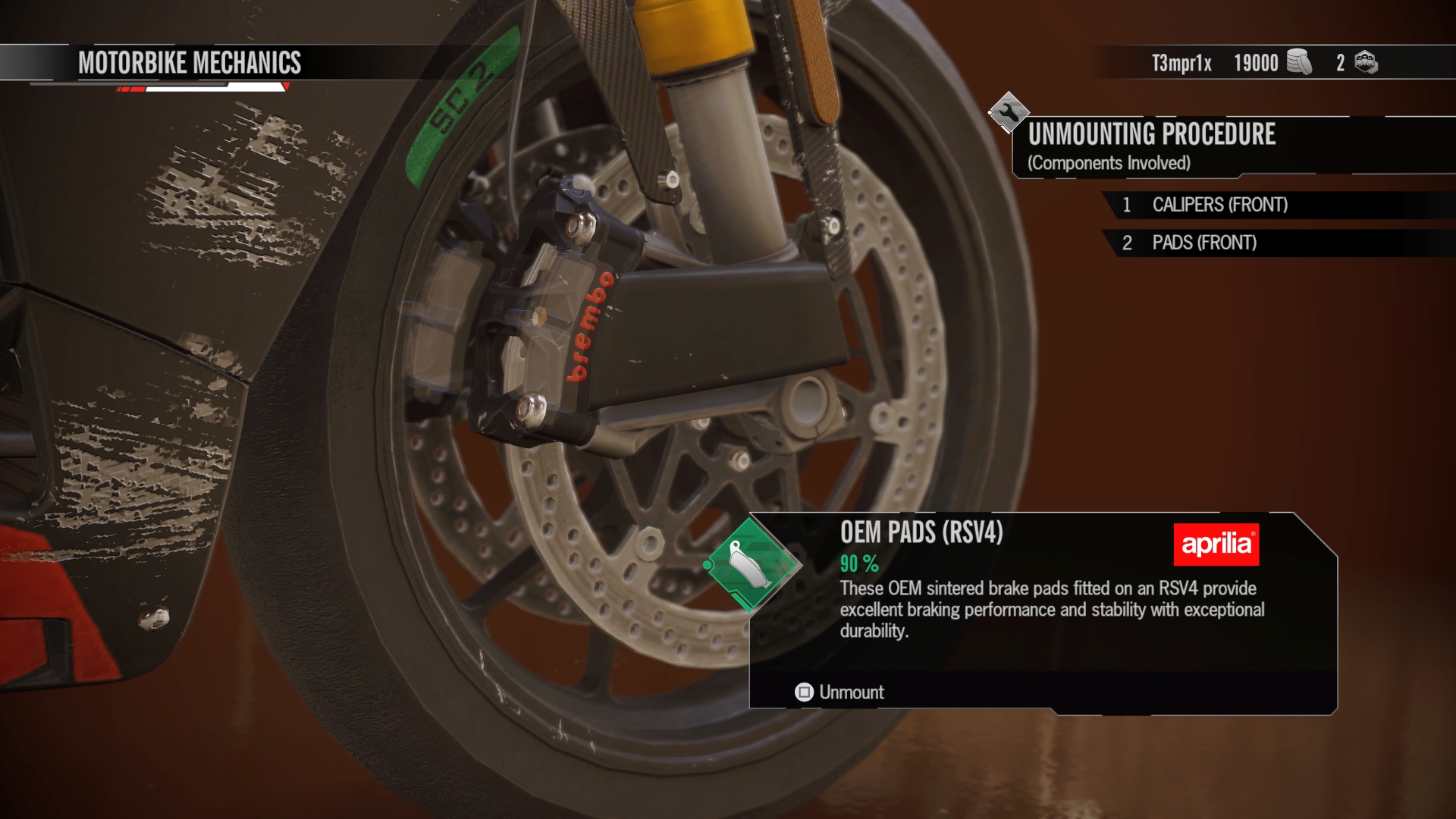Click the Motorbike Mechanics header banner

[x=190, y=64]
